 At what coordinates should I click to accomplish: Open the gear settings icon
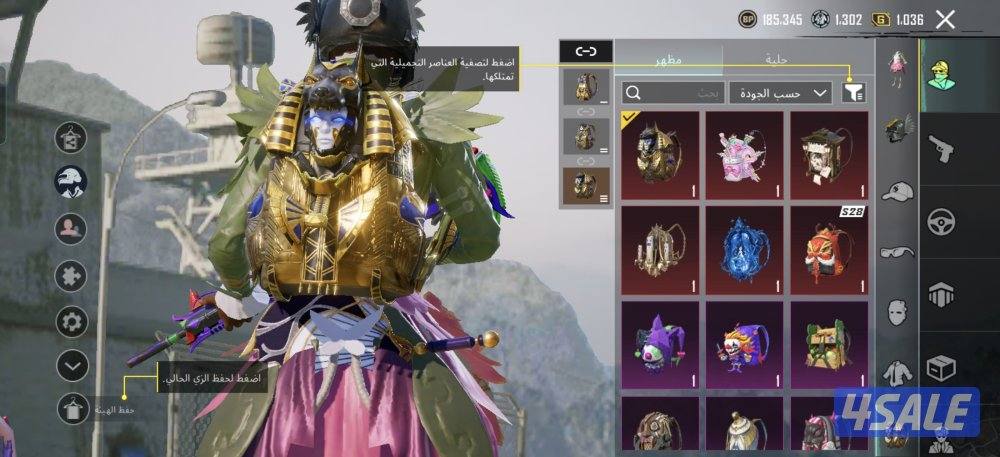click(x=71, y=320)
